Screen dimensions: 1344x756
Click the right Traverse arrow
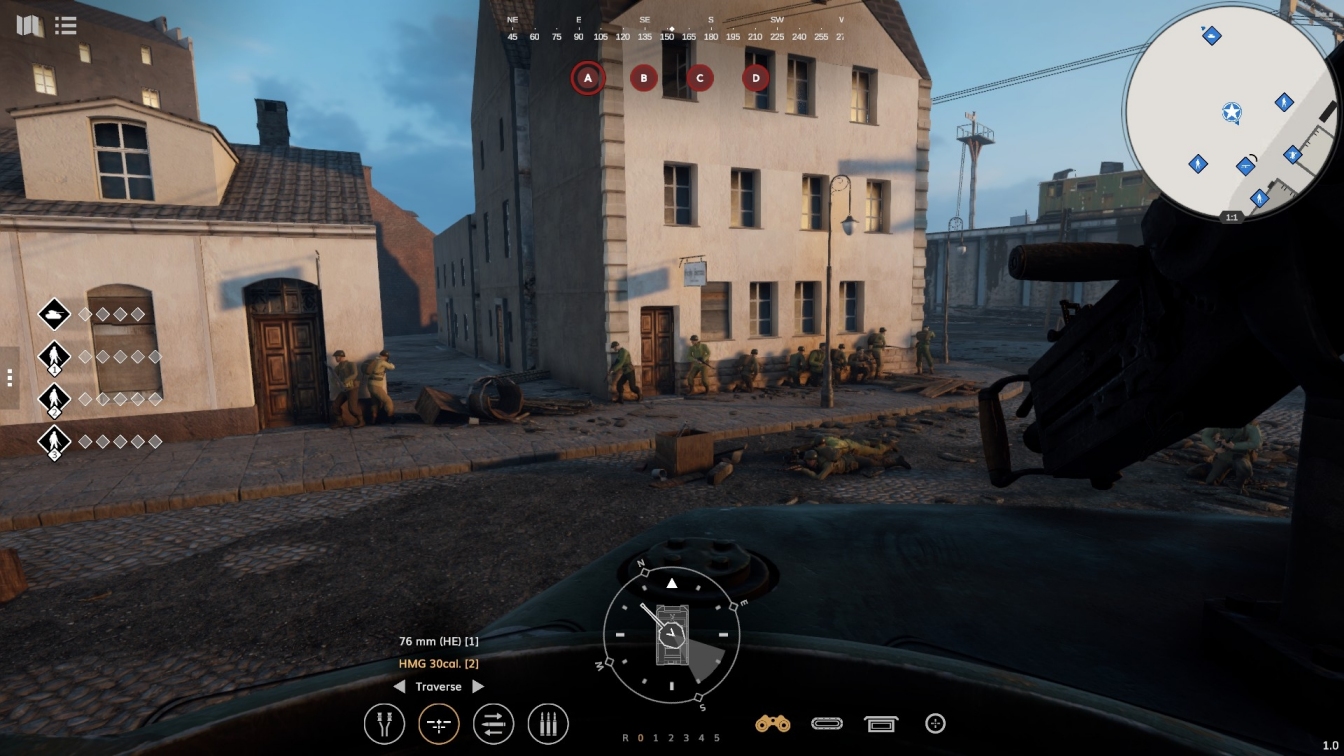point(478,687)
